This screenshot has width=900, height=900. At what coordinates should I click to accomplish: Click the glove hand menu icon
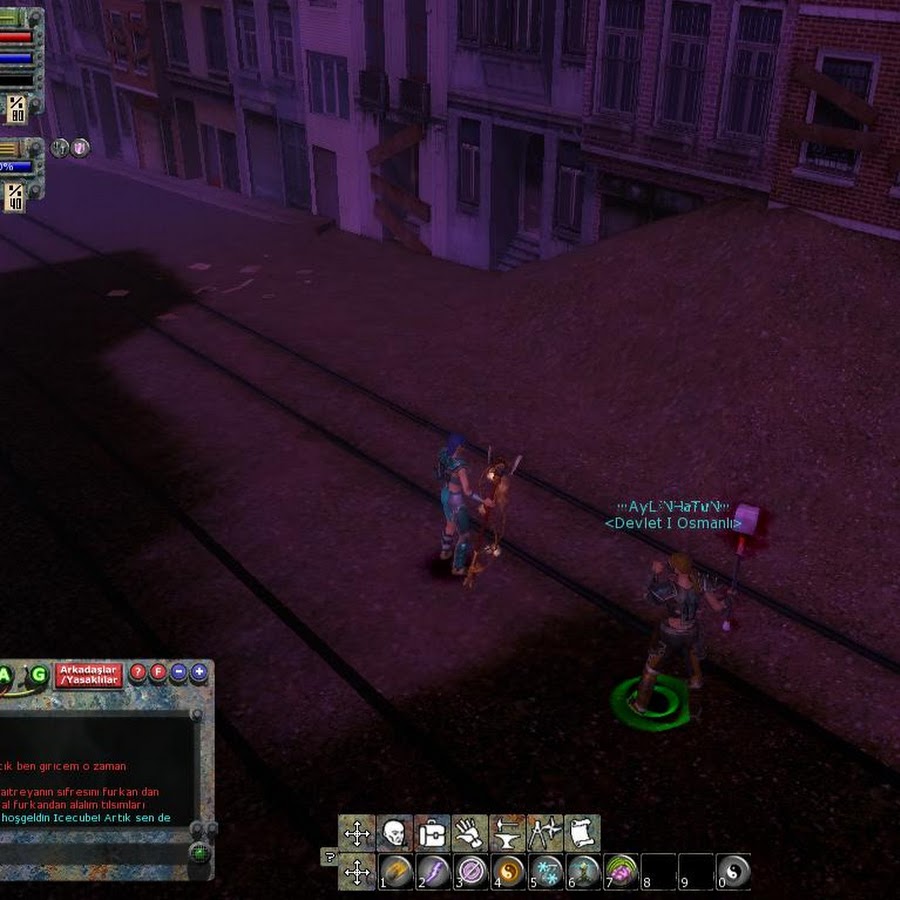click(x=469, y=832)
